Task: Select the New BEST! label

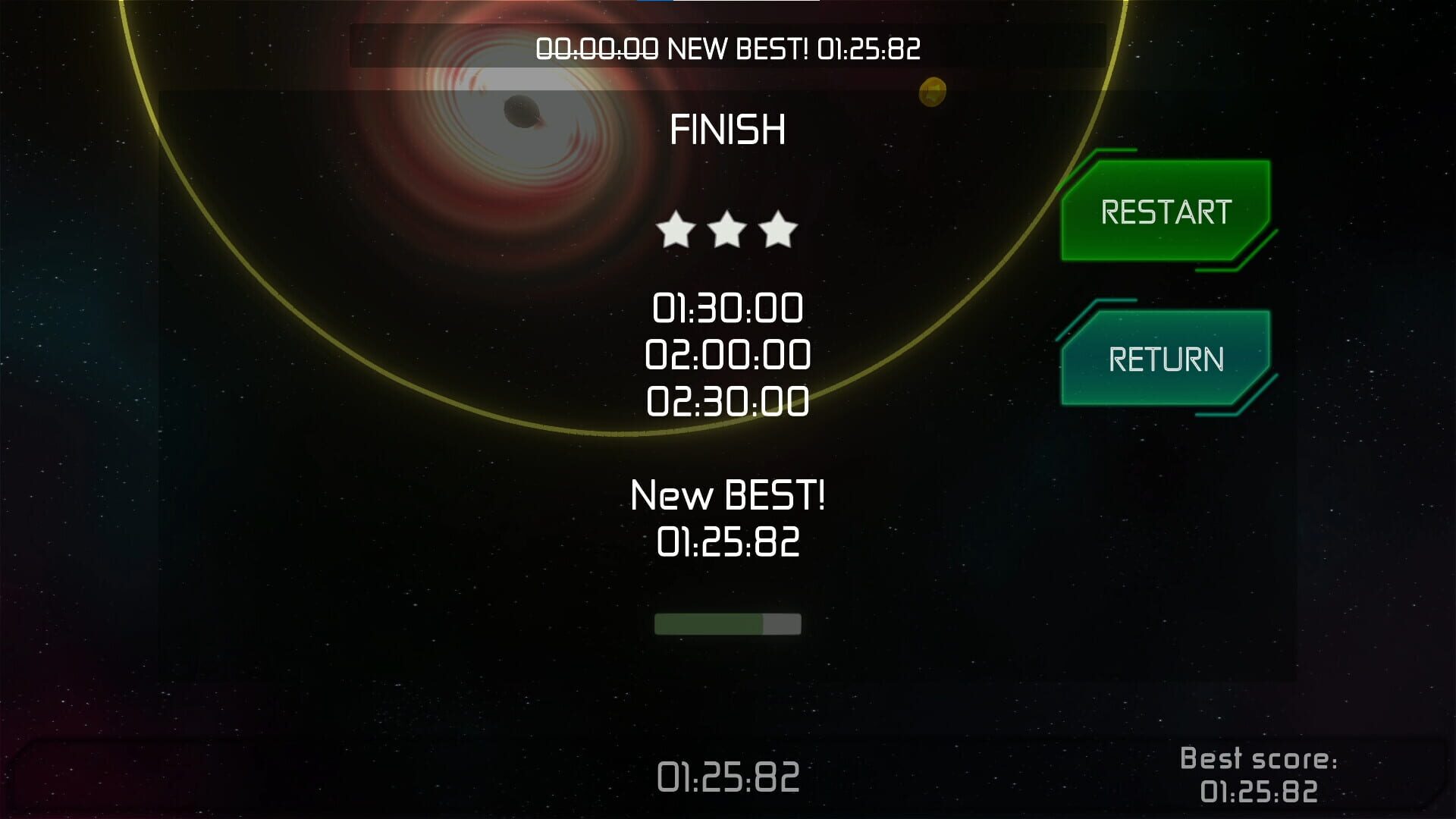Action: click(x=726, y=497)
